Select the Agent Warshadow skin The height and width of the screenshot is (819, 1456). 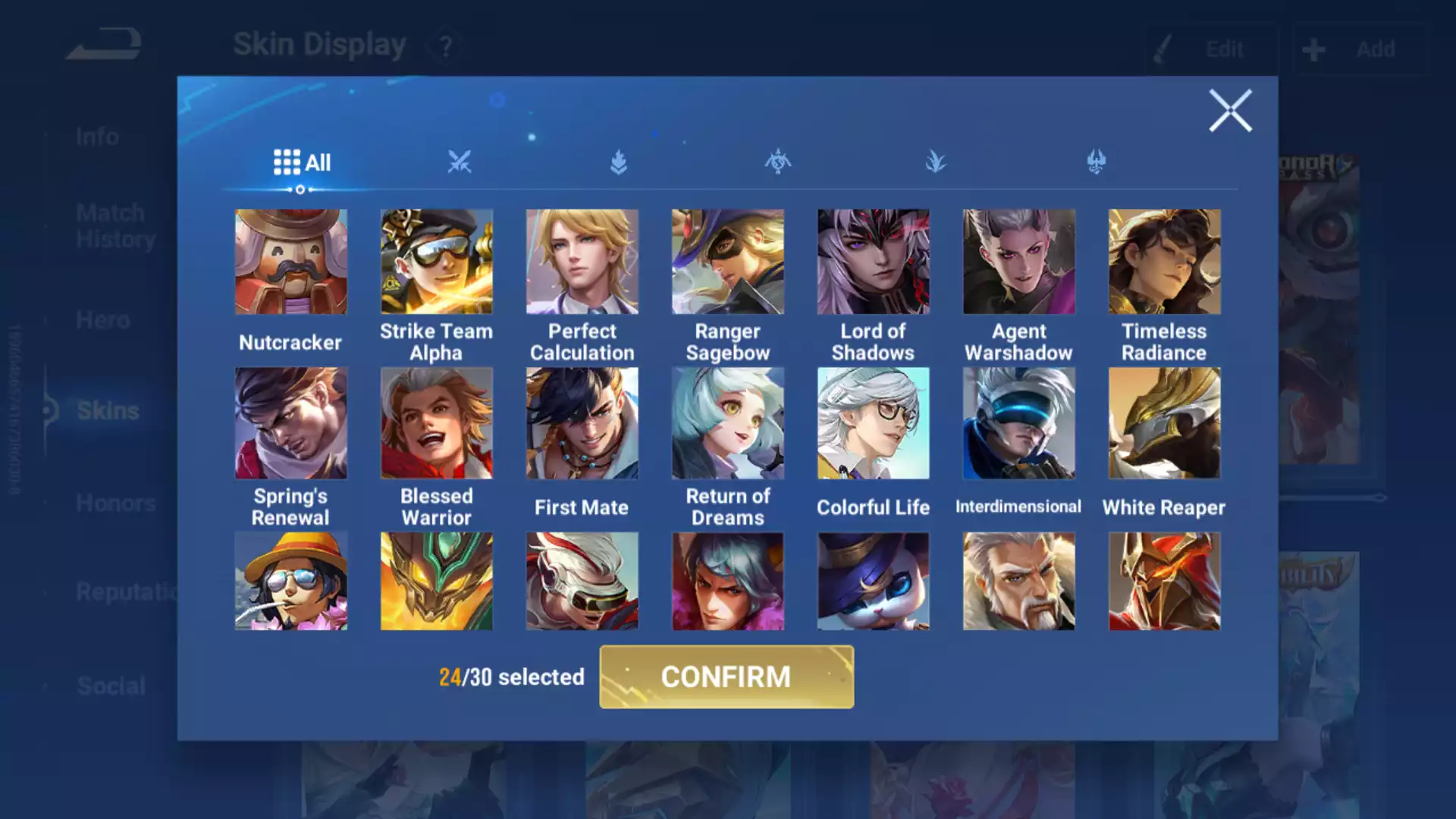1019,262
